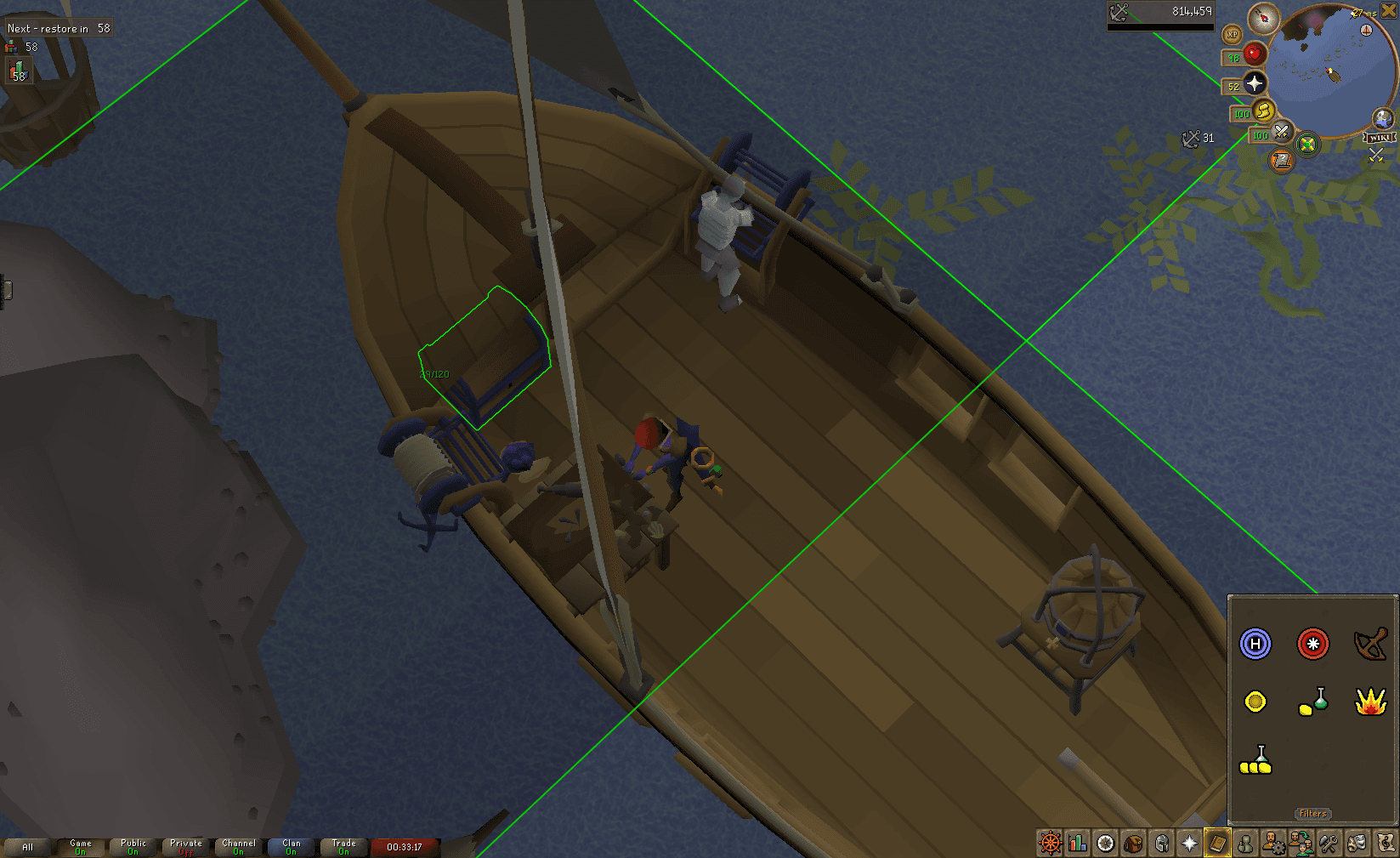
Task: Open the Skills stats tab
Action: click(1078, 844)
